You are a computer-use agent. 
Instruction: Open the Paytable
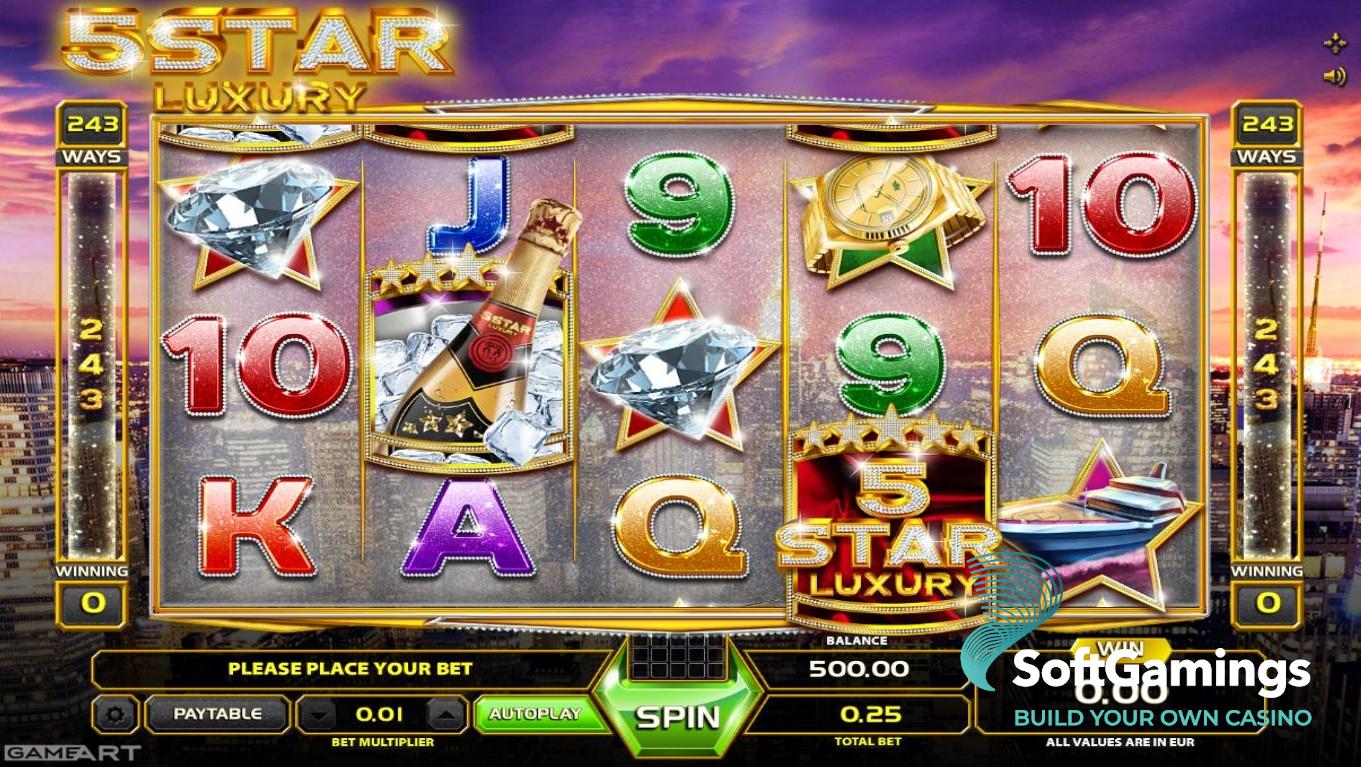(217, 714)
